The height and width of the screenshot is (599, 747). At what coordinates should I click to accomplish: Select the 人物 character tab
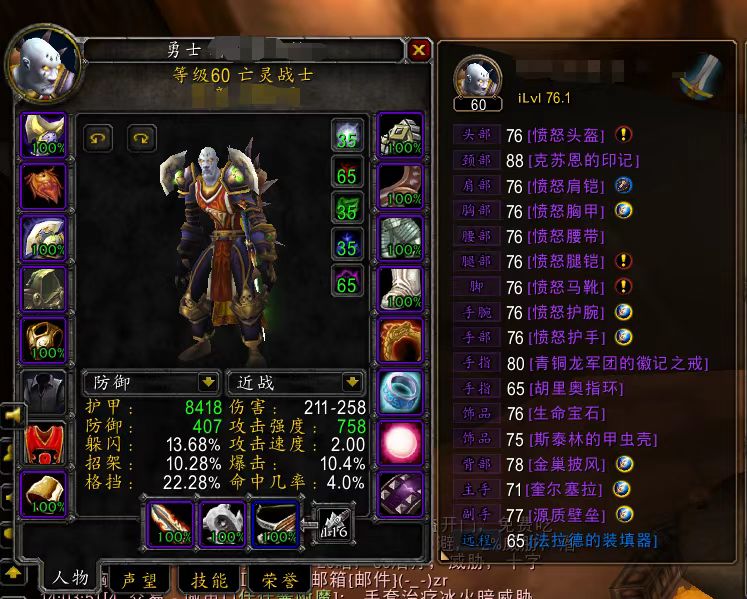tap(70, 578)
